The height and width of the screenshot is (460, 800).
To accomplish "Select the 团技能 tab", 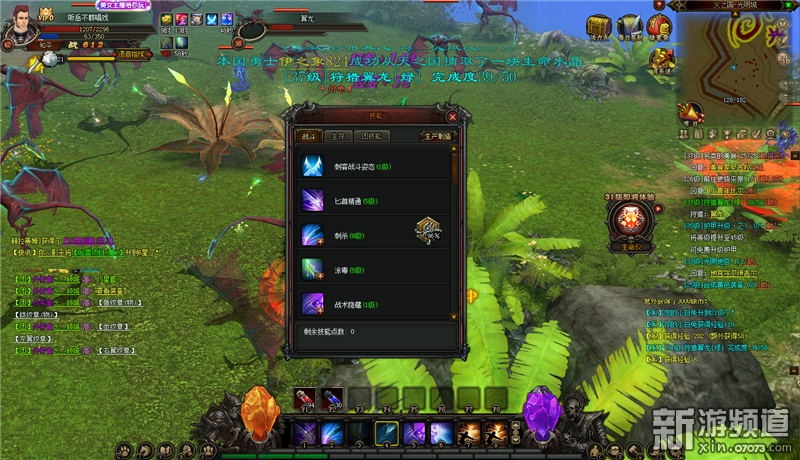I will tap(373, 135).
